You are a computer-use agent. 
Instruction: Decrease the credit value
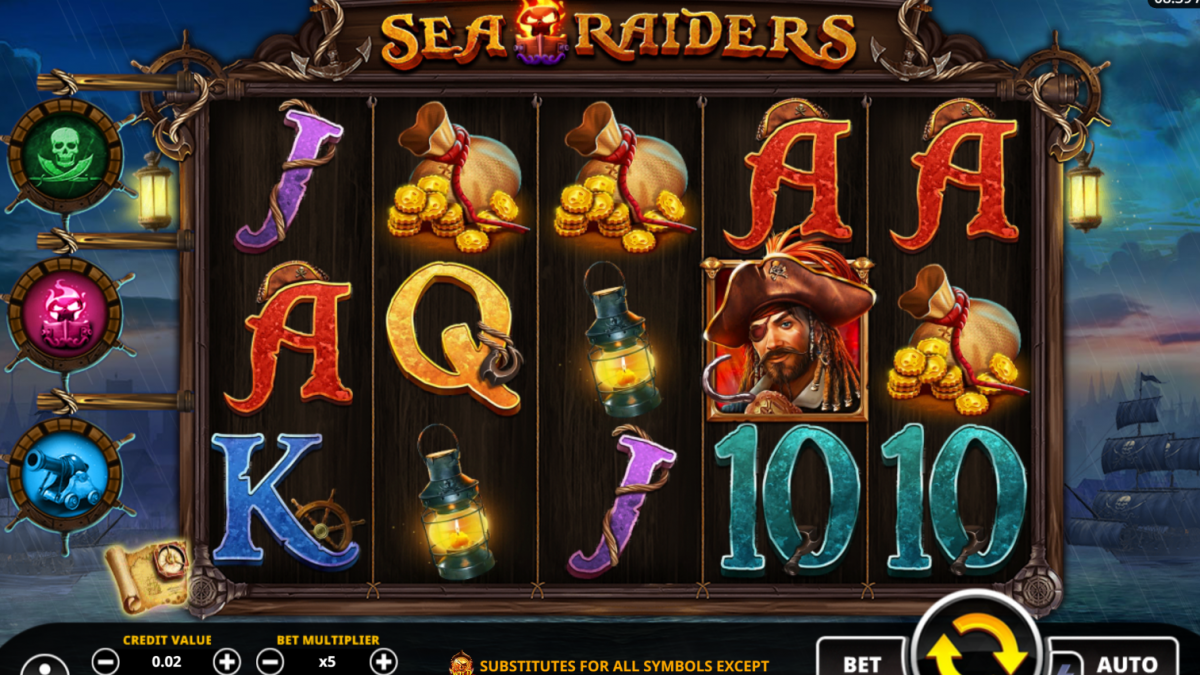(x=106, y=661)
